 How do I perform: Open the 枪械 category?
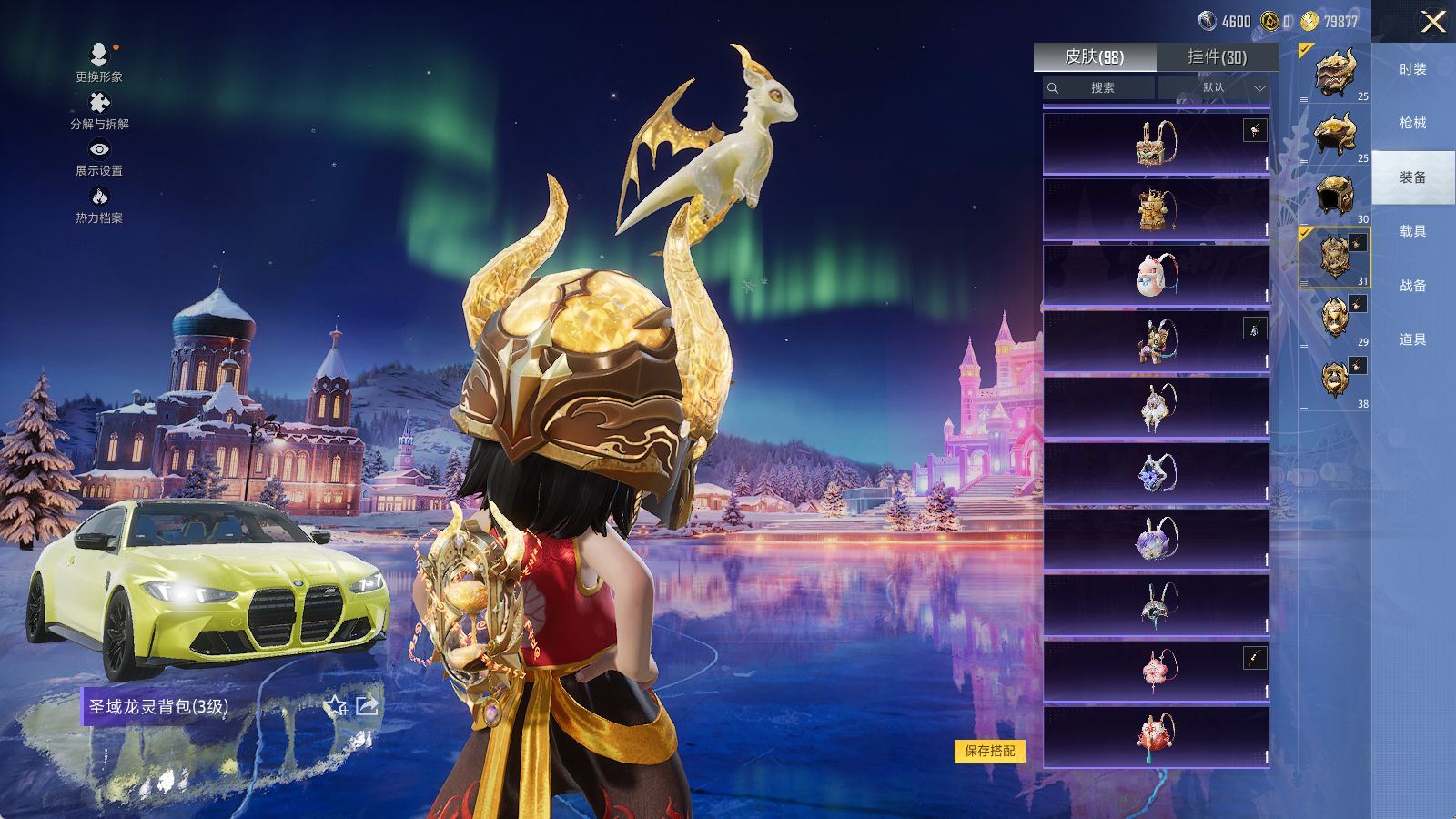(x=1412, y=123)
